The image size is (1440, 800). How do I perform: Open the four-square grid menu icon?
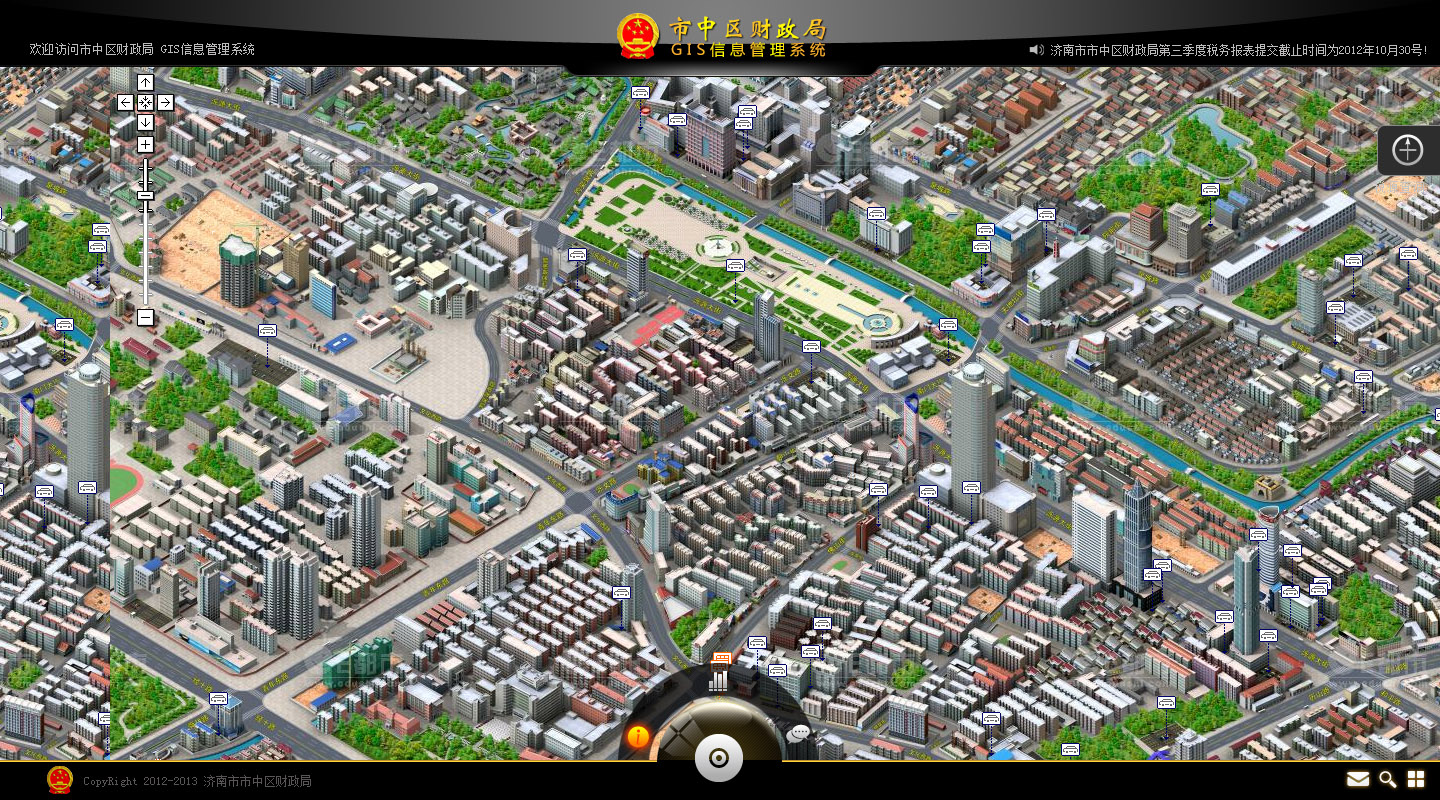click(x=1416, y=779)
